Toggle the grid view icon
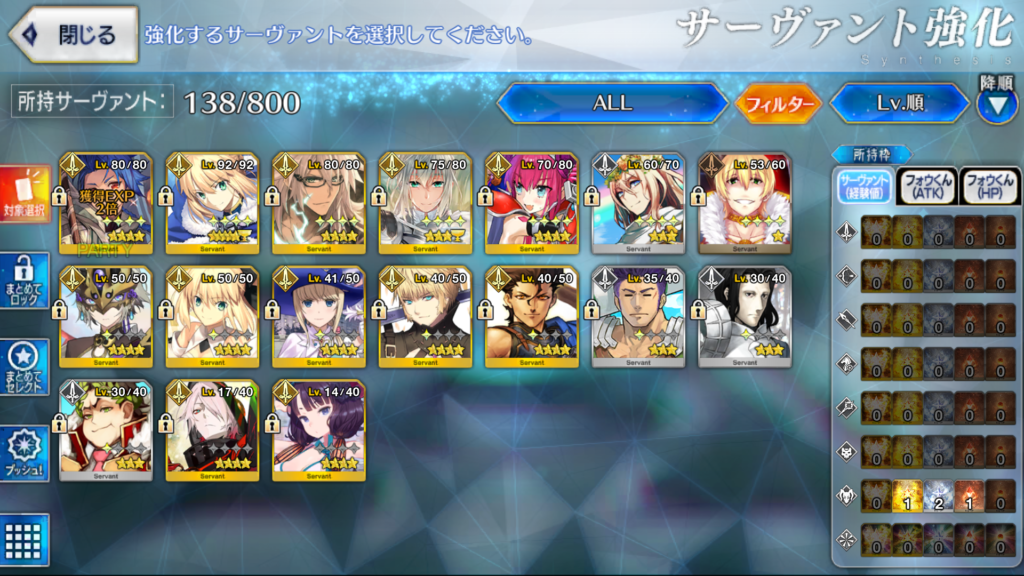Image resolution: width=1024 pixels, height=576 pixels. coord(25,536)
